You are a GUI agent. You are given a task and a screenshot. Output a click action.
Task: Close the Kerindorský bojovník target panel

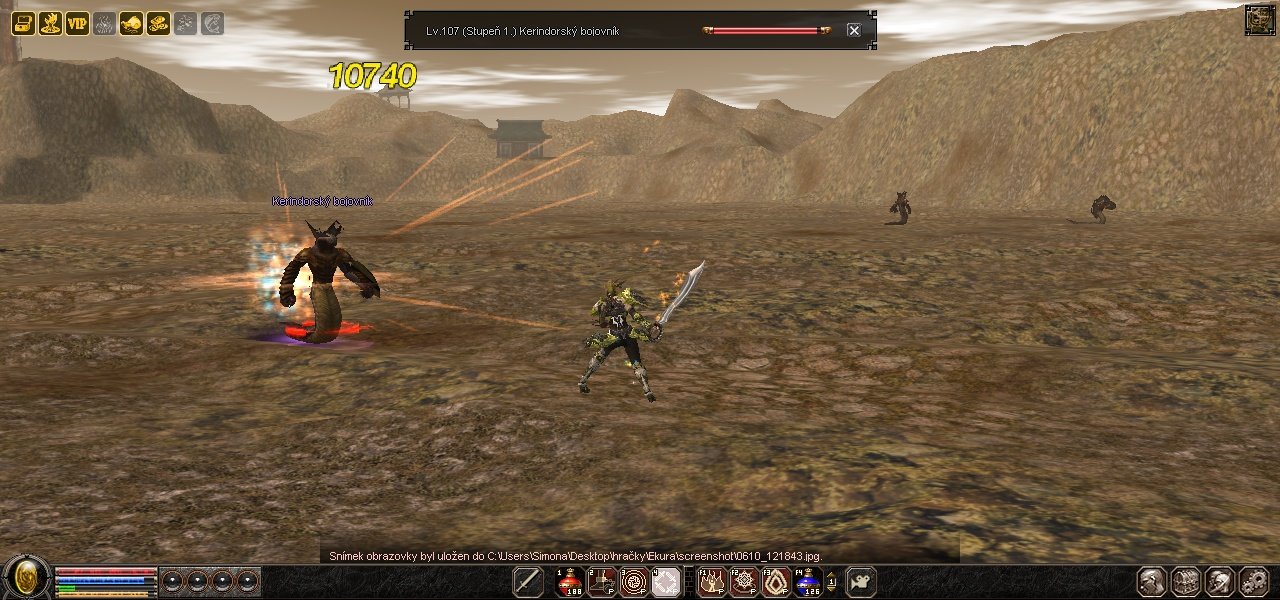(x=853, y=30)
